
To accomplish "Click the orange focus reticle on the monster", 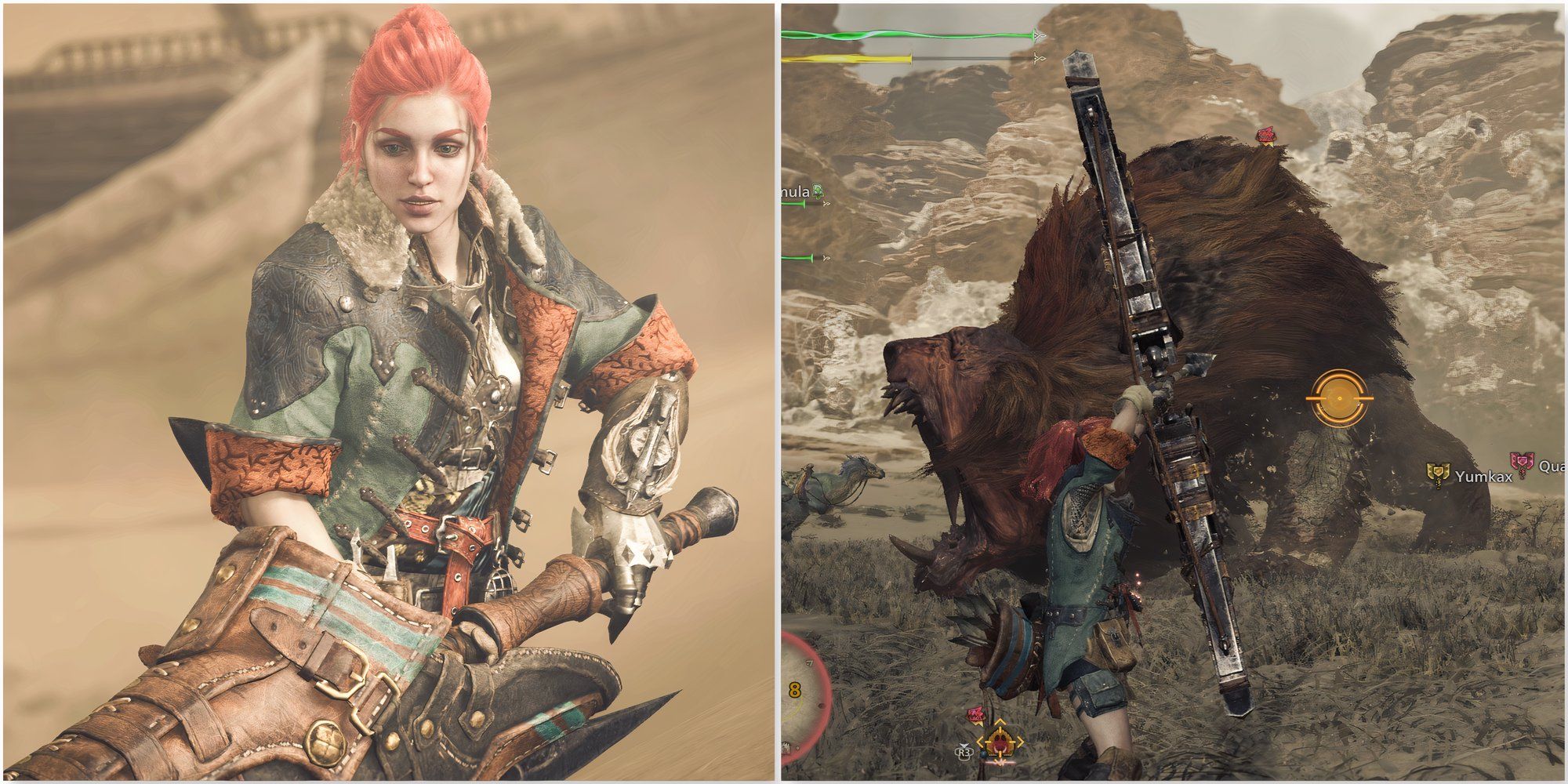I will (1339, 399).
